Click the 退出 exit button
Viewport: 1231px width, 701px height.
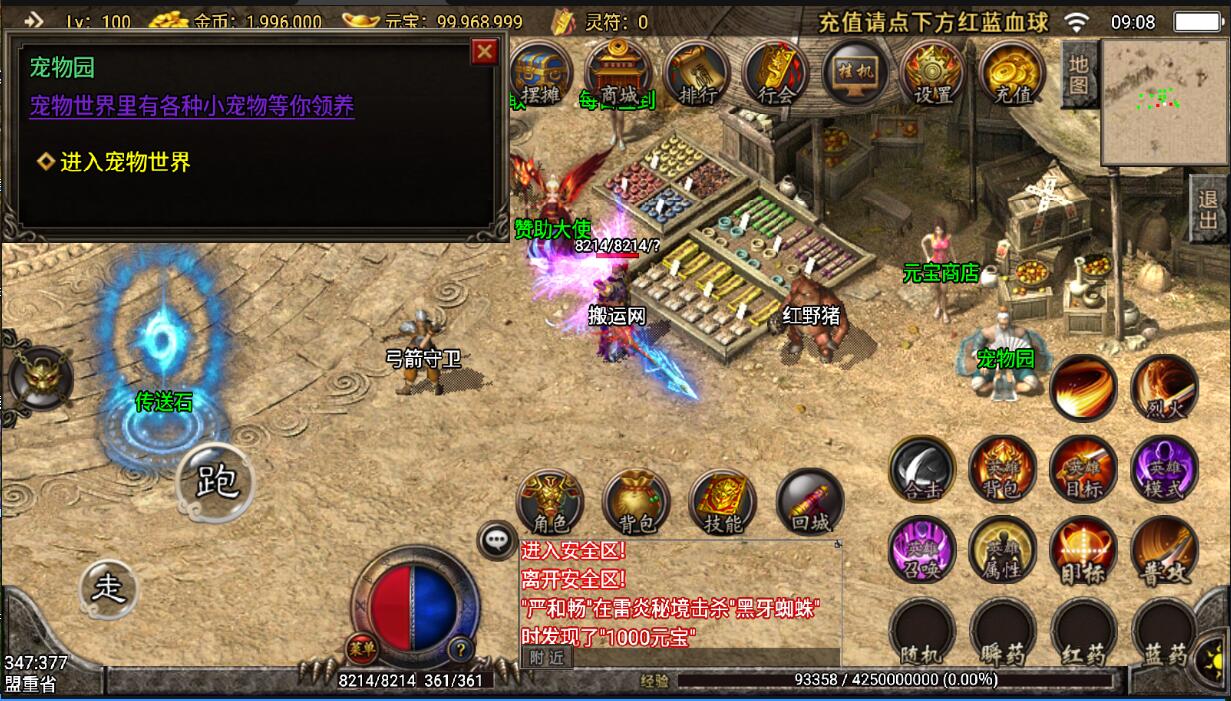(1208, 209)
